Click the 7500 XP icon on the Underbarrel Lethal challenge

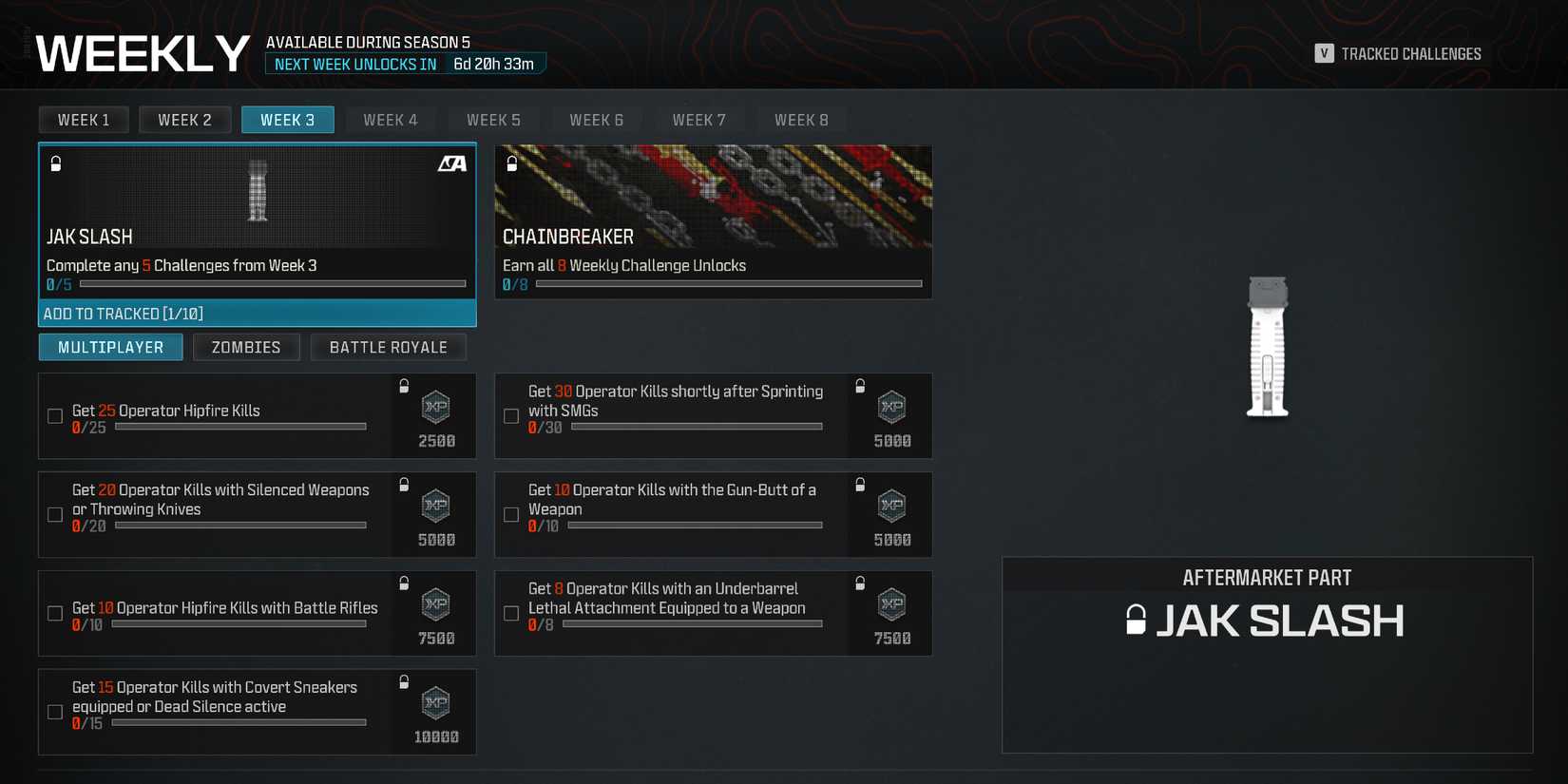point(890,604)
